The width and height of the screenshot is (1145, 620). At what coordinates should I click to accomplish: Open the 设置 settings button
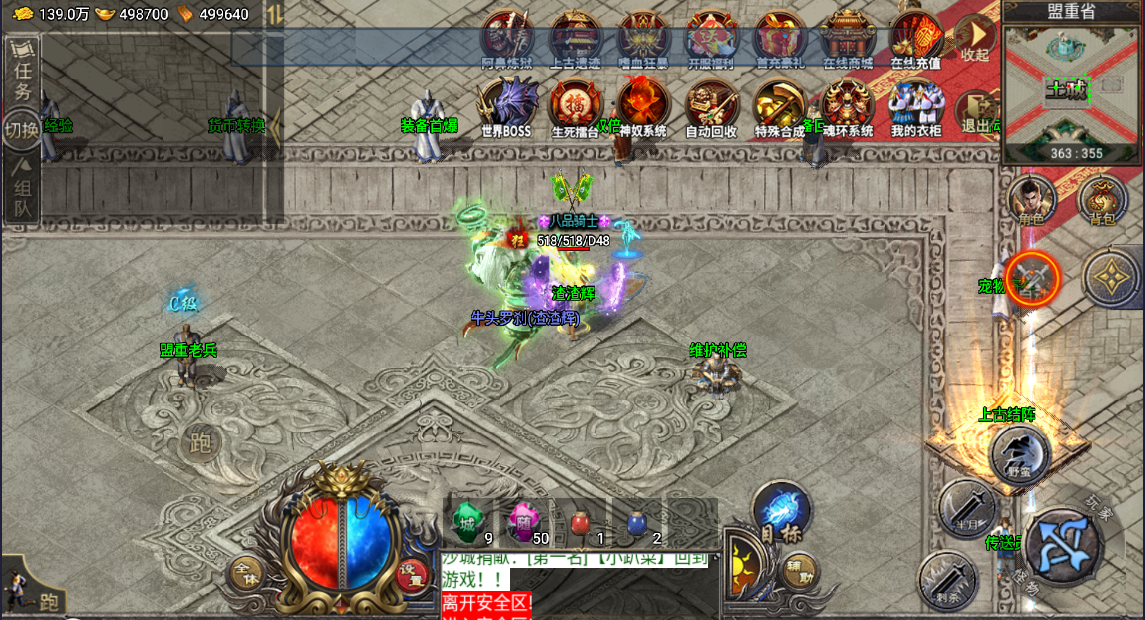pos(412,574)
